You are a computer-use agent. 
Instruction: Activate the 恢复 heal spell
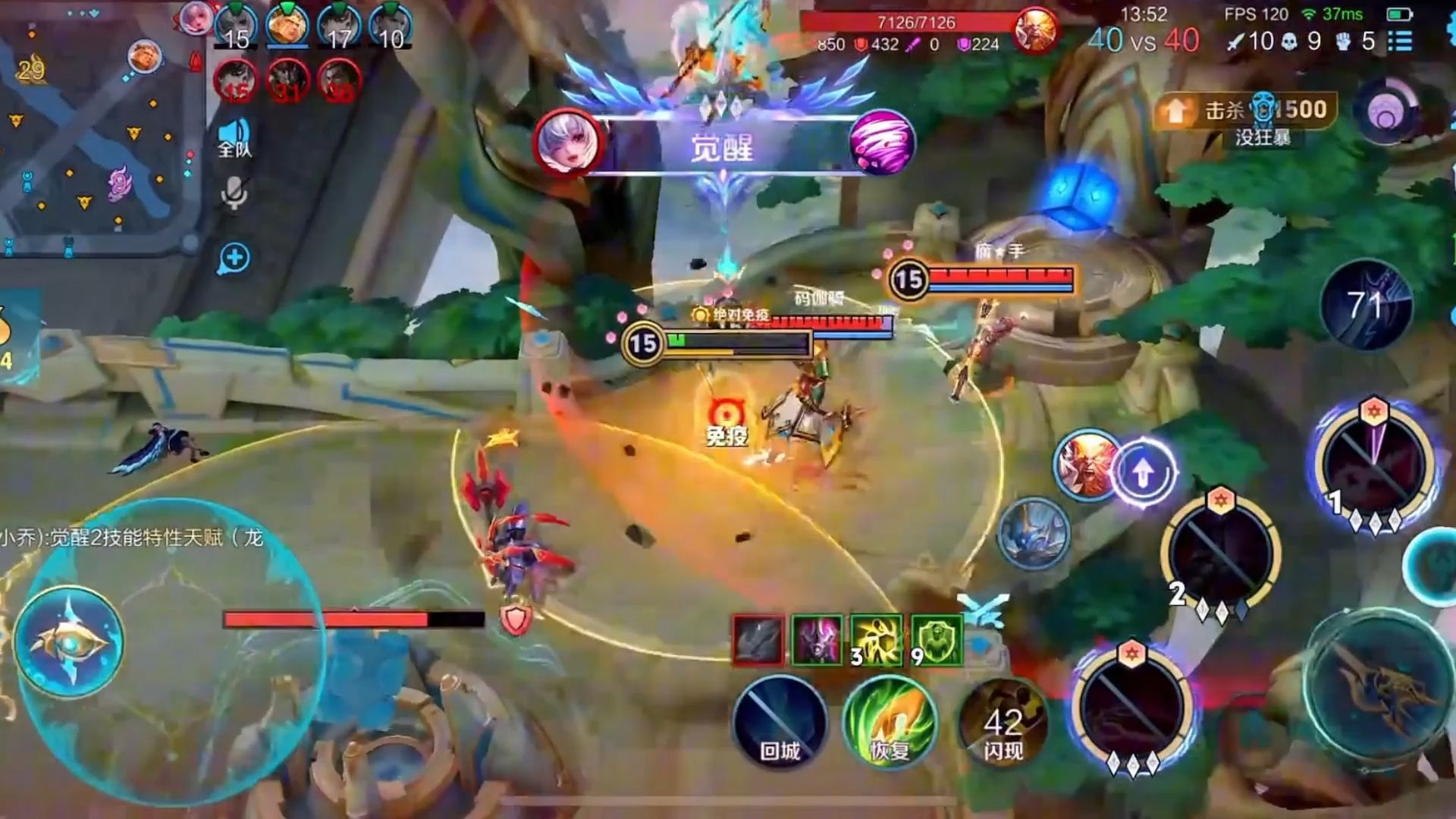(890, 722)
